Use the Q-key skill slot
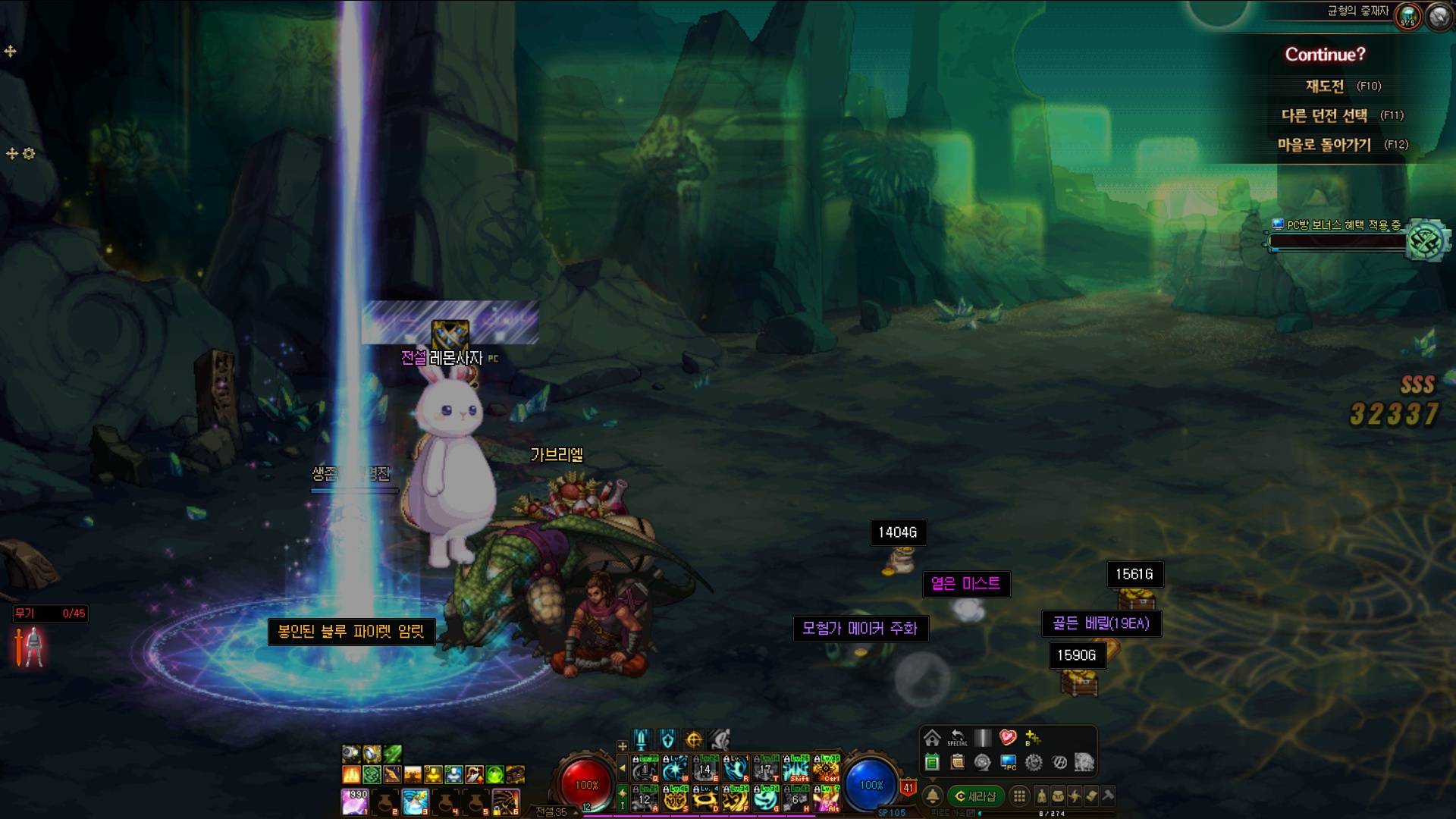This screenshot has width=1456, height=819. [645, 769]
